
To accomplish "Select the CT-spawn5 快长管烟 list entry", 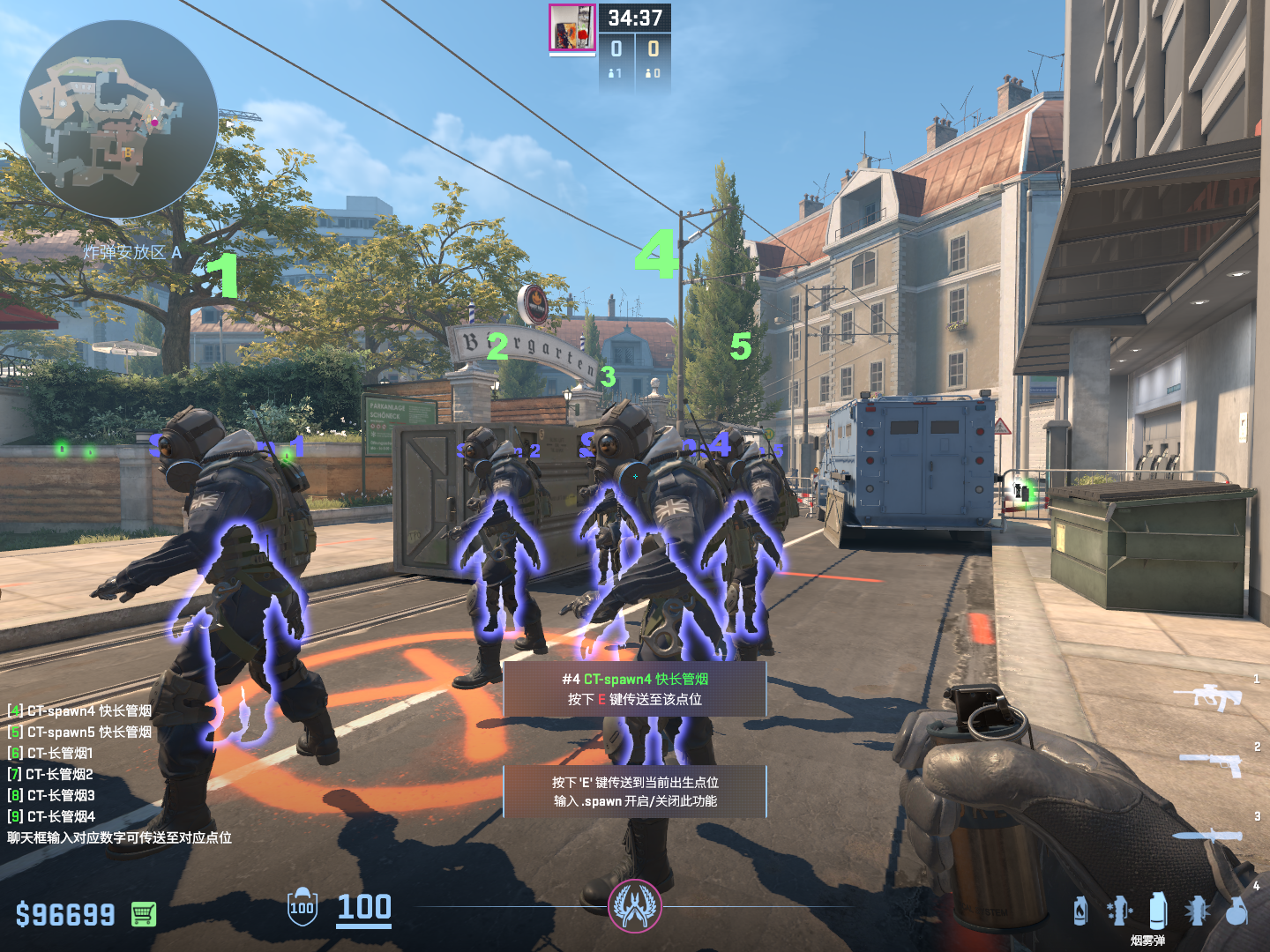I will 79,732.
